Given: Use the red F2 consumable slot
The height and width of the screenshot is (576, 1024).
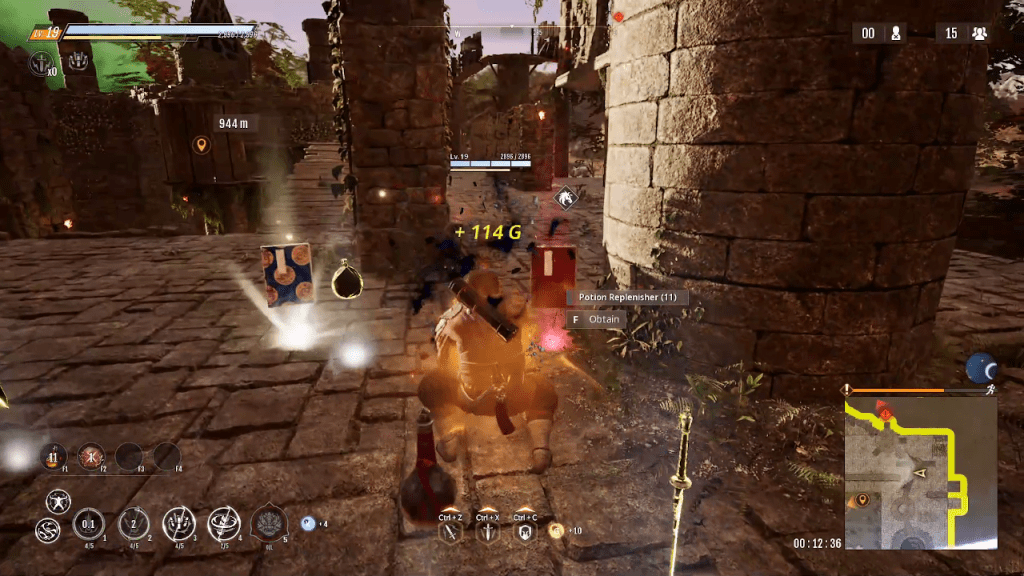Looking at the screenshot, I should pos(91,456).
